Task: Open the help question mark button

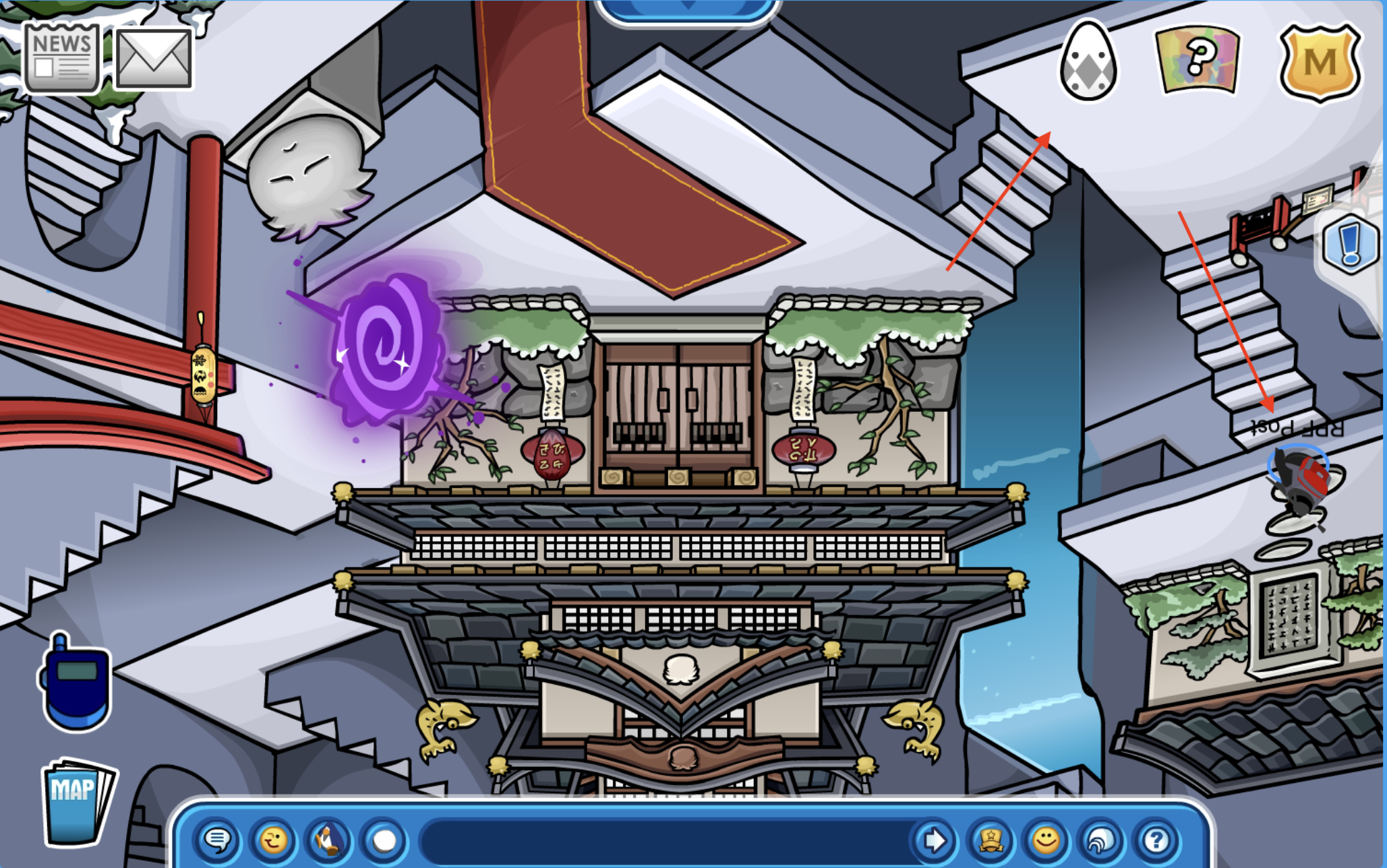Action: coord(1156,840)
